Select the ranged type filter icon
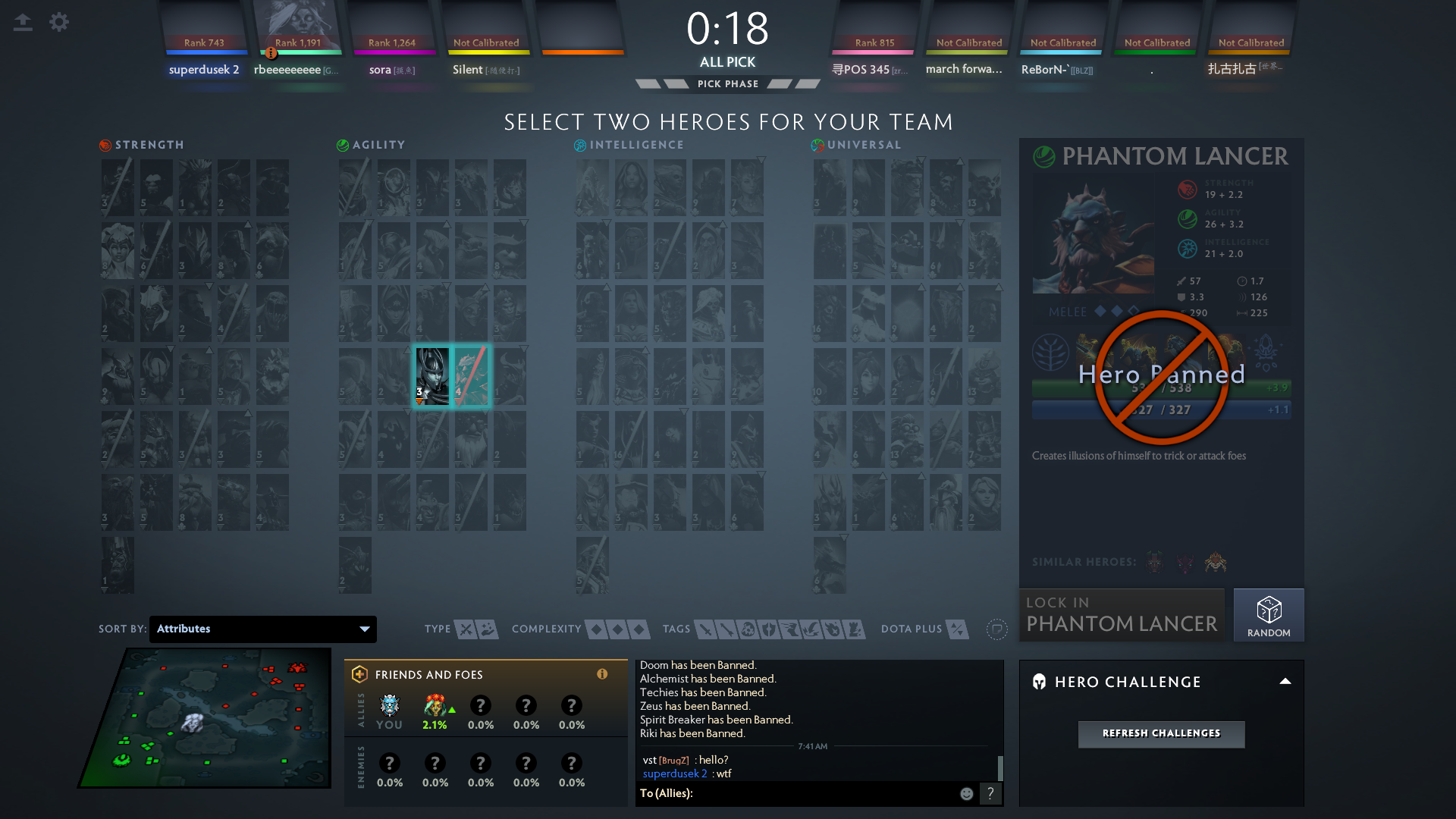1456x819 pixels. click(487, 629)
